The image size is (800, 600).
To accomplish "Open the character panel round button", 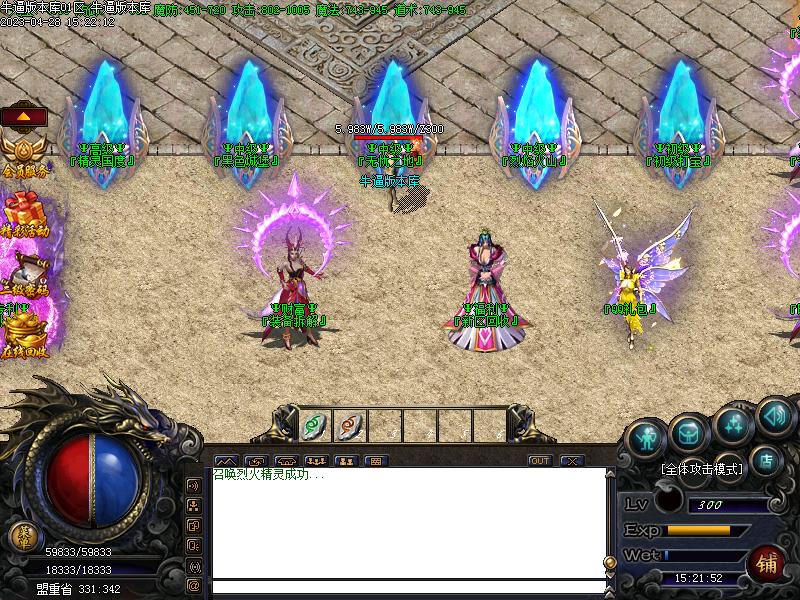I will [x=646, y=437].
